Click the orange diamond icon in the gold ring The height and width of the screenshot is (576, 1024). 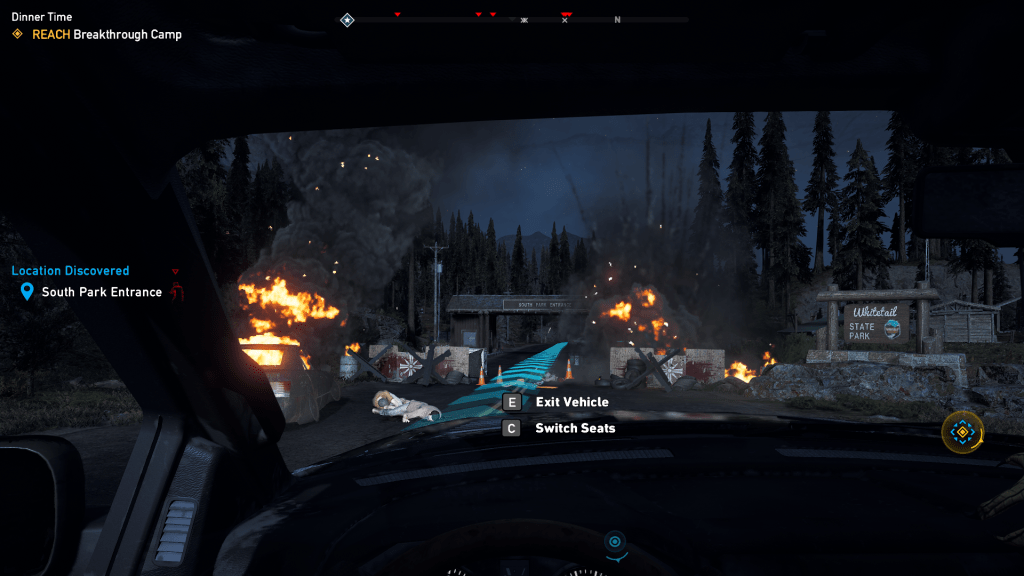pyautogui.click(x=962, y=432)
